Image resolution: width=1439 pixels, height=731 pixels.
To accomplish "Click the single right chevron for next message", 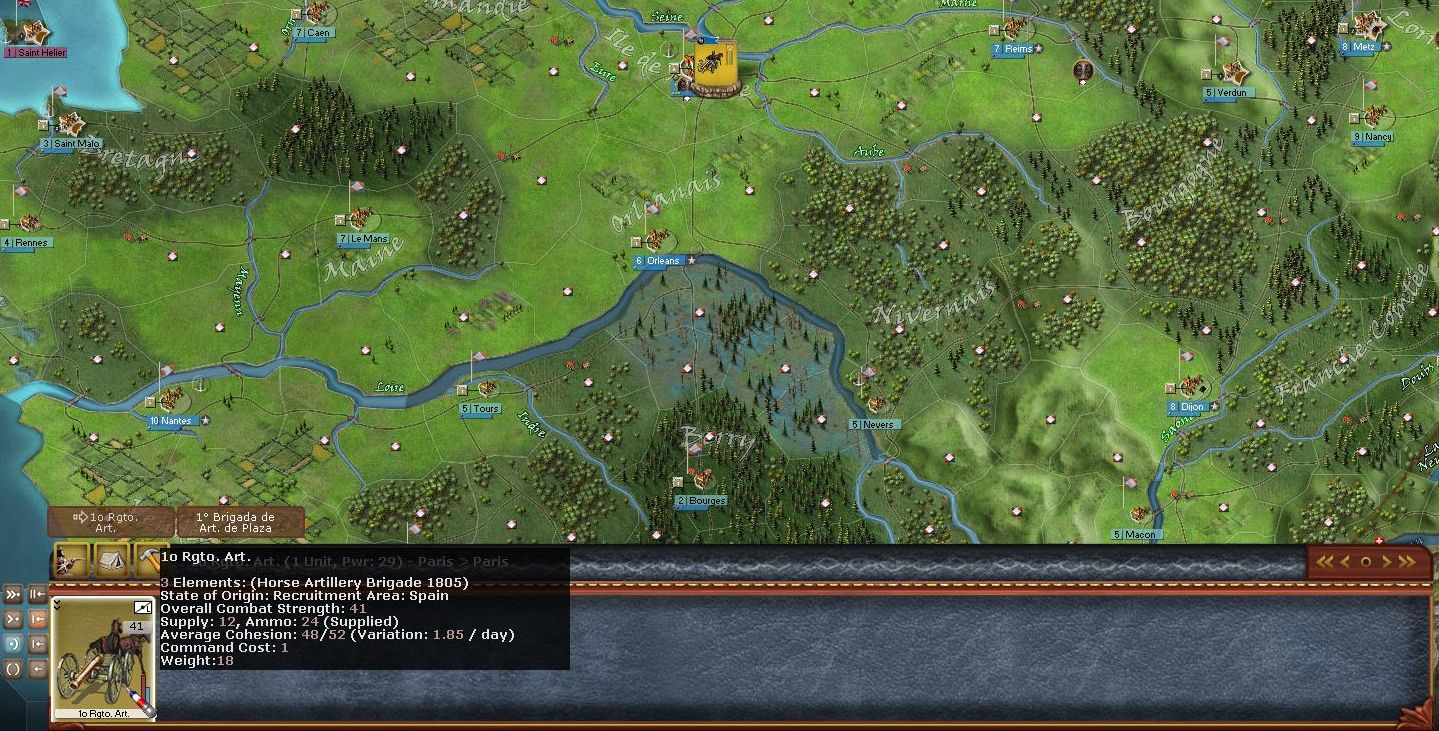I will [1387, 561].
